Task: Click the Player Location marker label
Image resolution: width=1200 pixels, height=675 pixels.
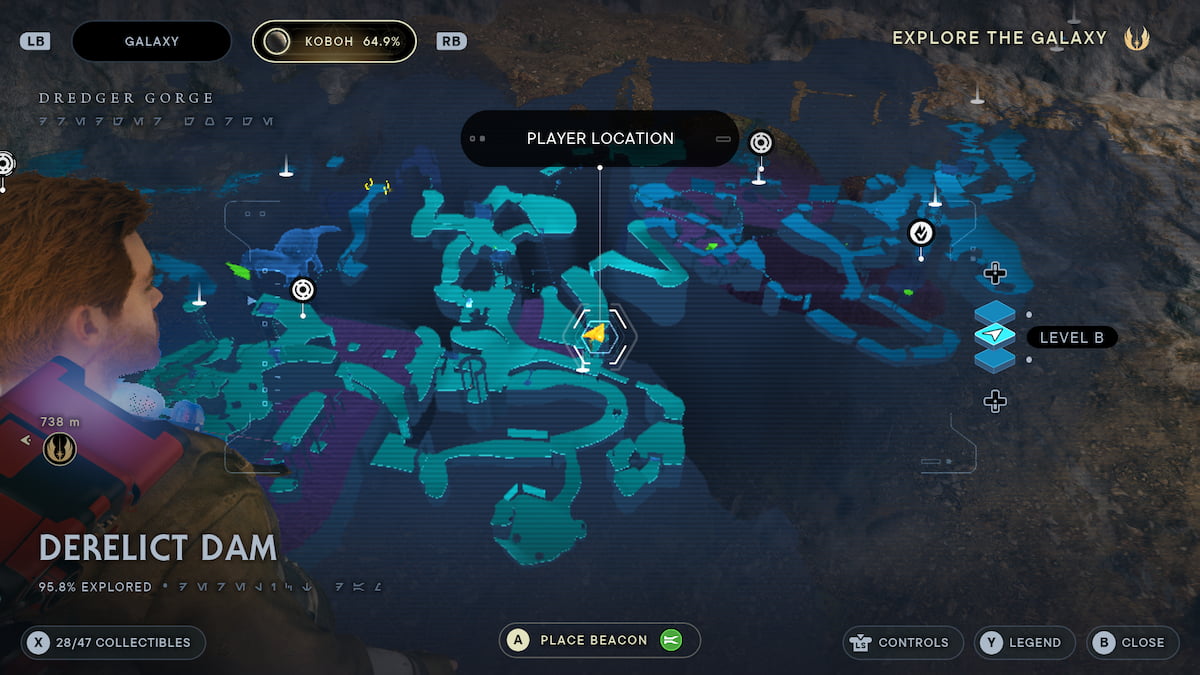Action: [x=600, y=139]
